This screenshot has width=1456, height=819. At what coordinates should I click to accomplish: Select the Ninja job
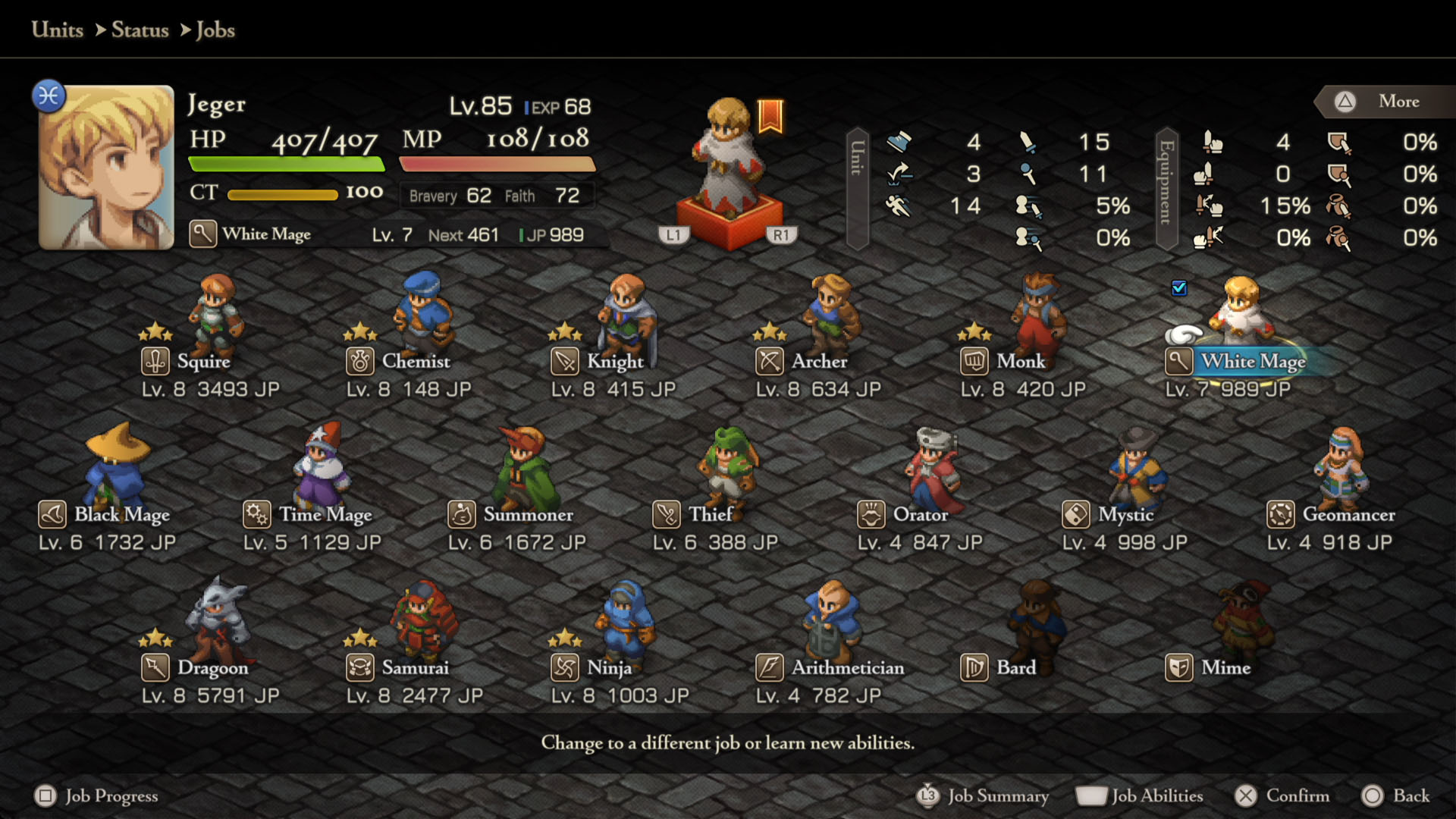(609, 668)
